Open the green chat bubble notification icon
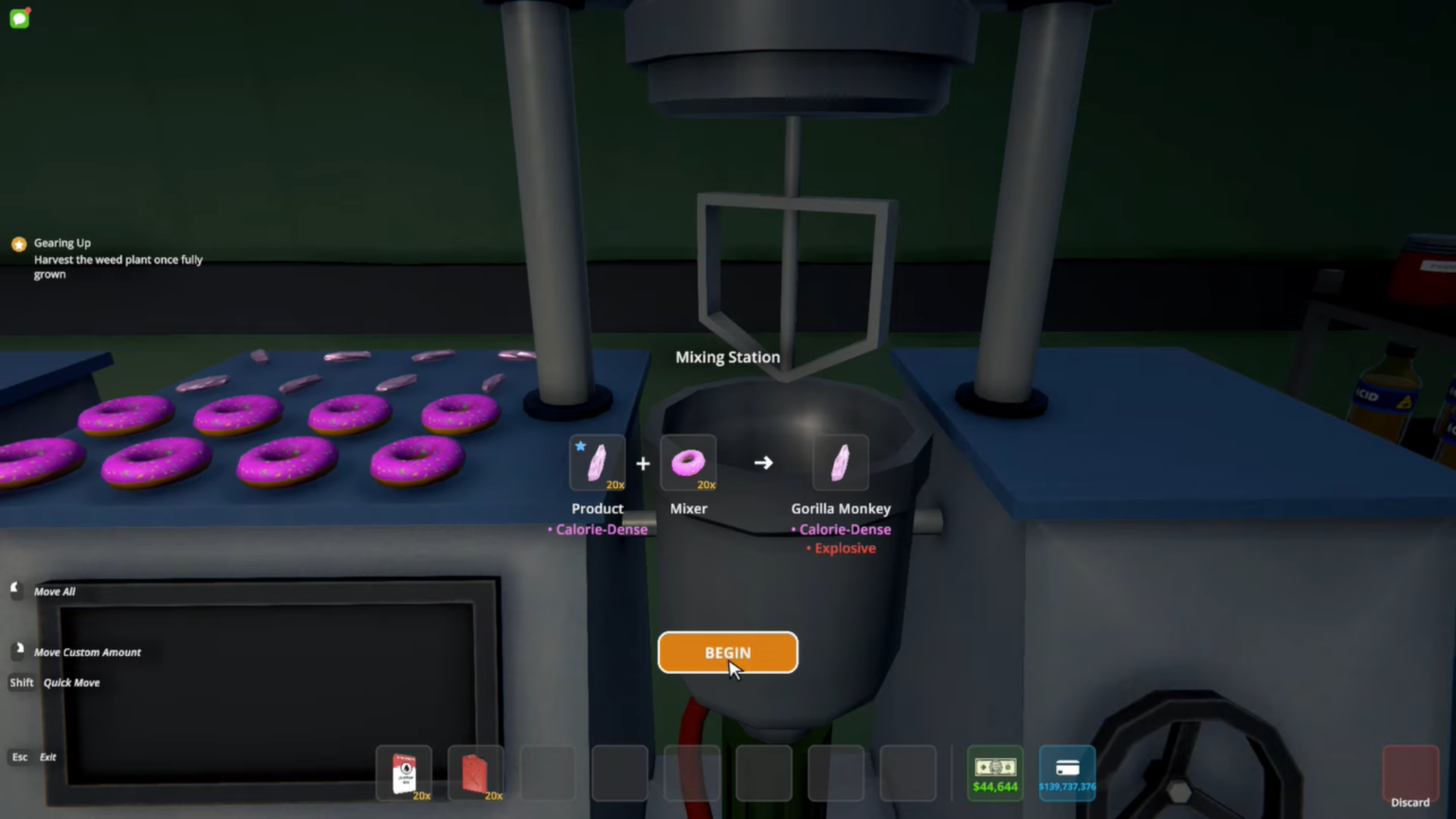The width and height of the screenshot is (1456, 819). click(19, 18)
